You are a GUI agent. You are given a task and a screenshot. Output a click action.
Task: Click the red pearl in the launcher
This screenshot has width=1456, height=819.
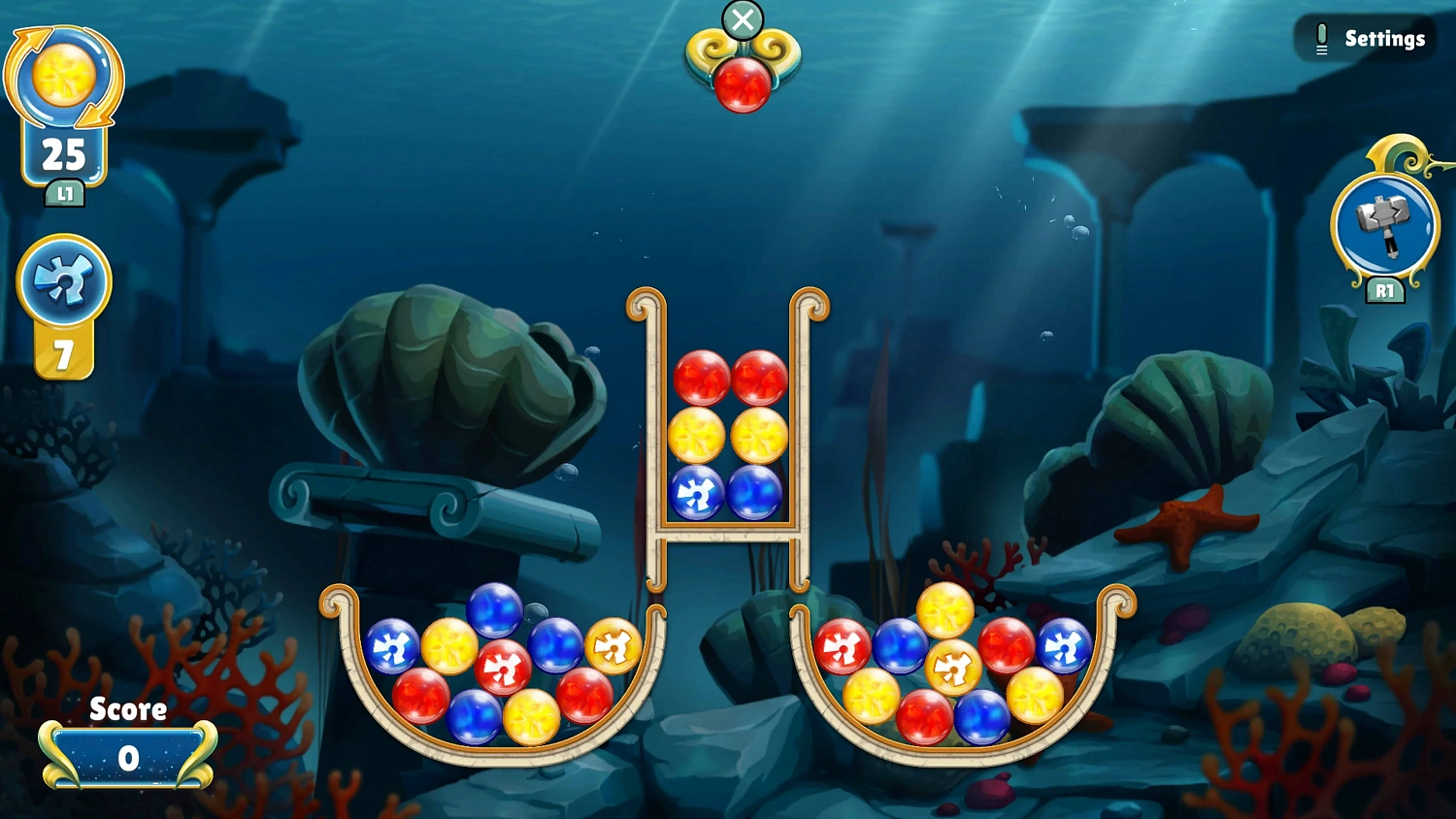coord(744,82)
